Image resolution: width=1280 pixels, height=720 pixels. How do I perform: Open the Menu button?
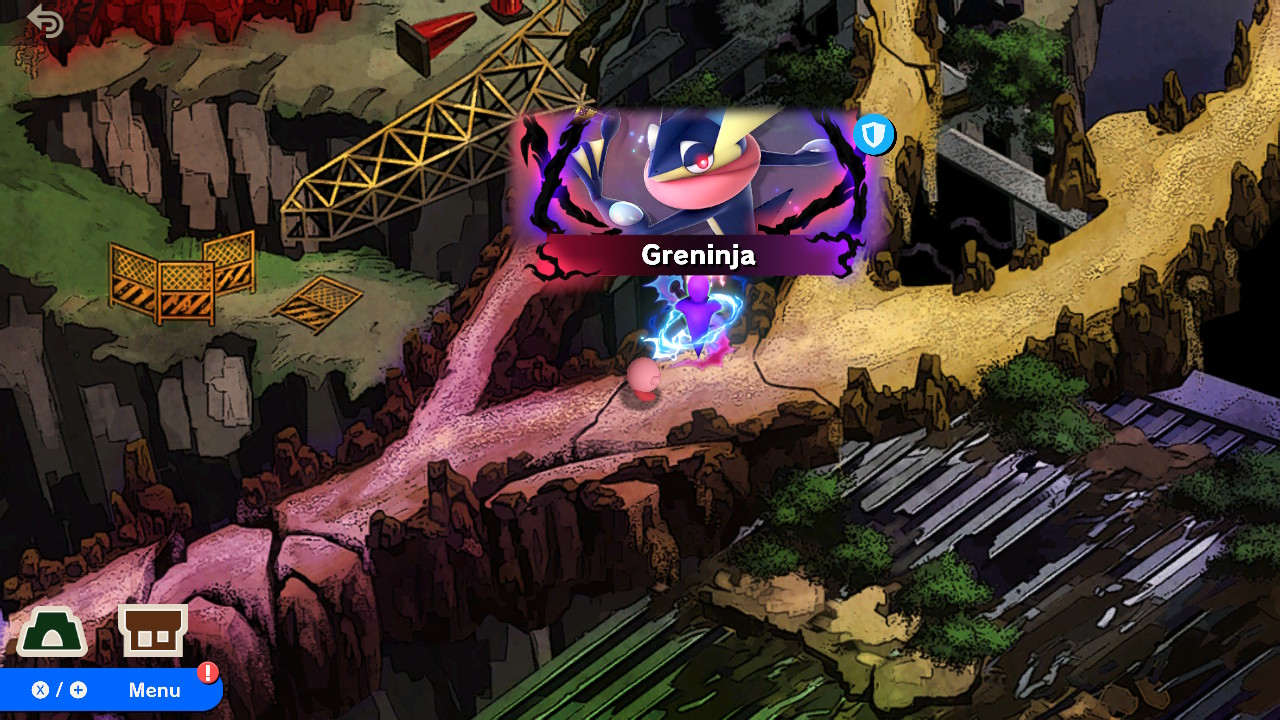pos(110,690)
